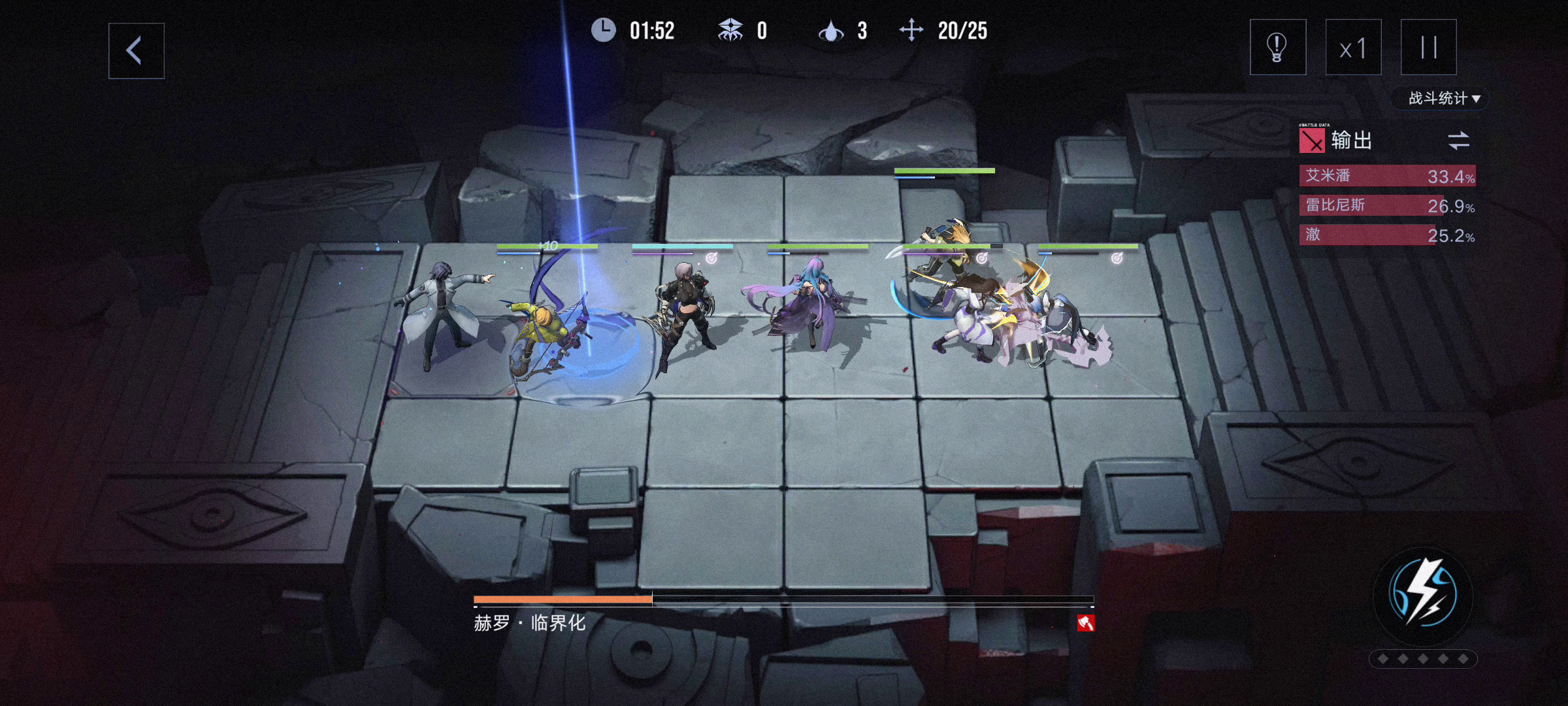Toggle damage ranking order with the swap arrows

point(1460,139)
